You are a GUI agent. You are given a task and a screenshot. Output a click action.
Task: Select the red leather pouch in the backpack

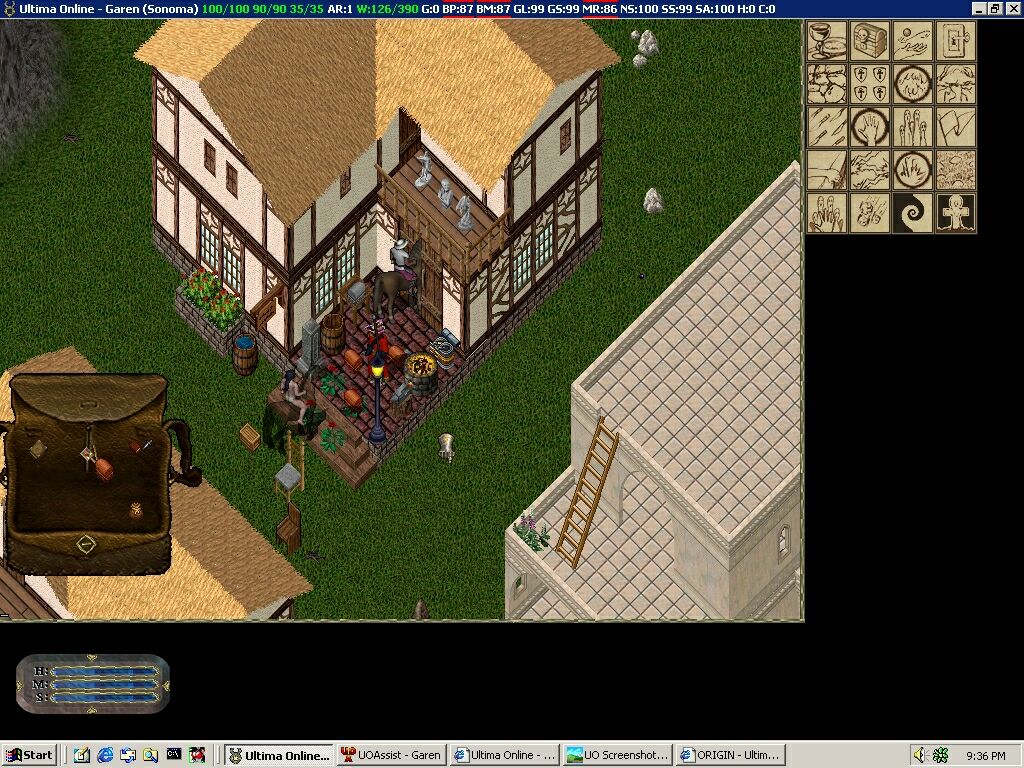pyautogui.click(x=104, y=469)
